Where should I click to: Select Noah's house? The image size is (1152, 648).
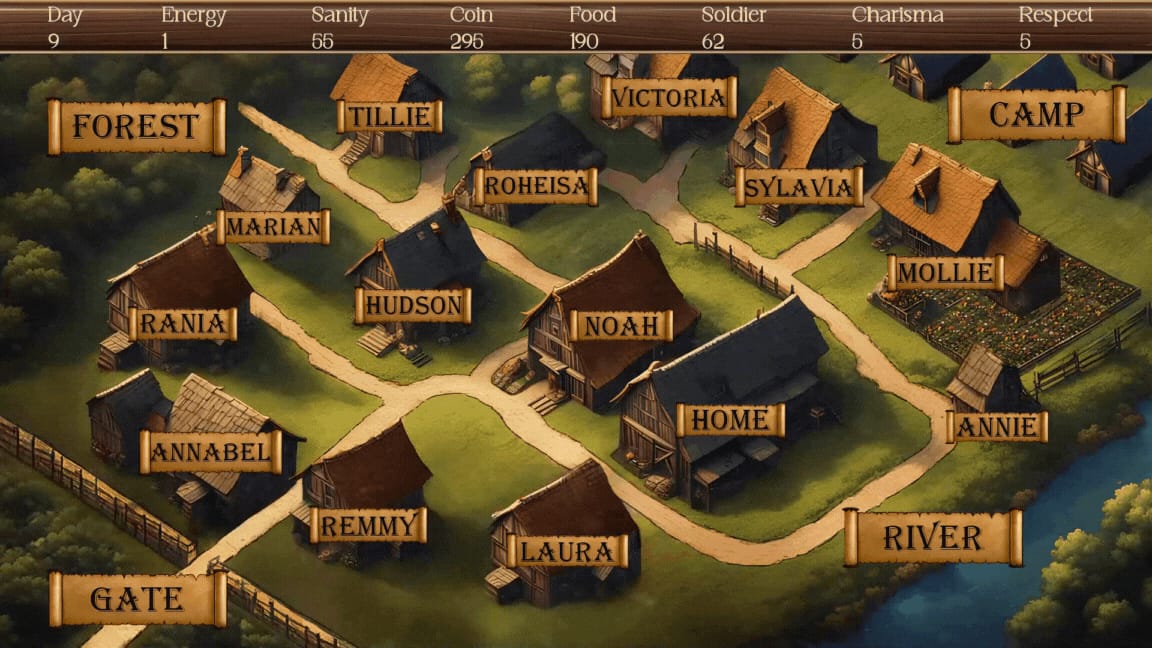coord(621,325)
